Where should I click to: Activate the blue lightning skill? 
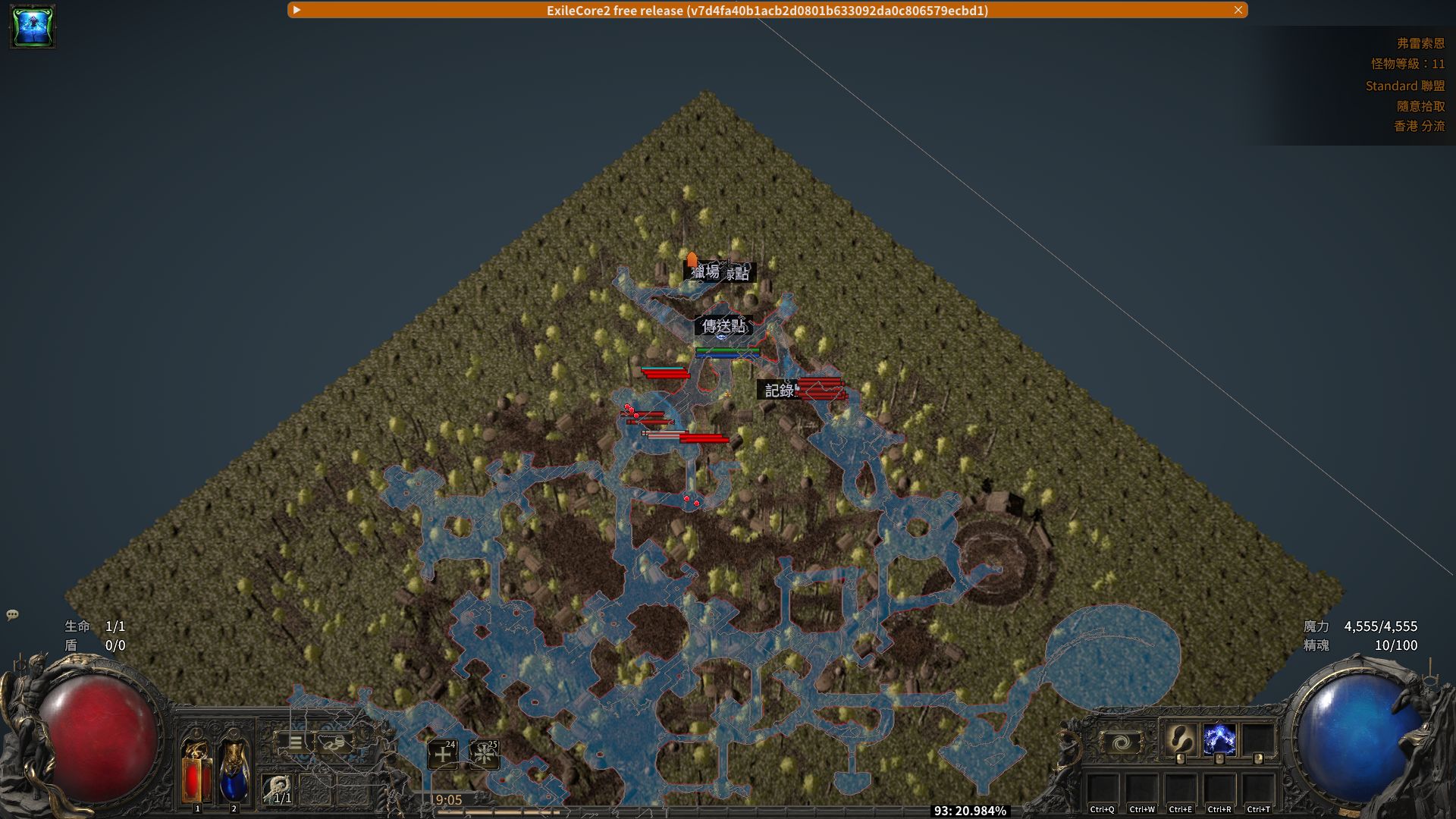coord(1219,739)
